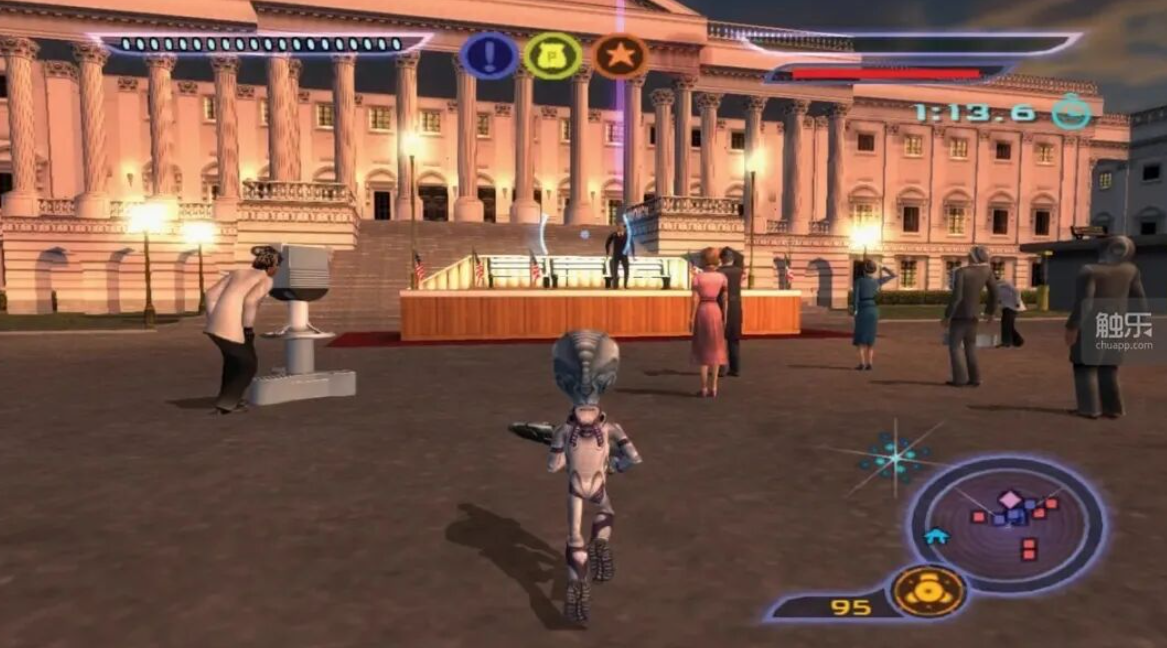Viewport: 1167px width, 648px height.
Task: Open the circular radar minimap
Action: click(x=1007, y=523)
